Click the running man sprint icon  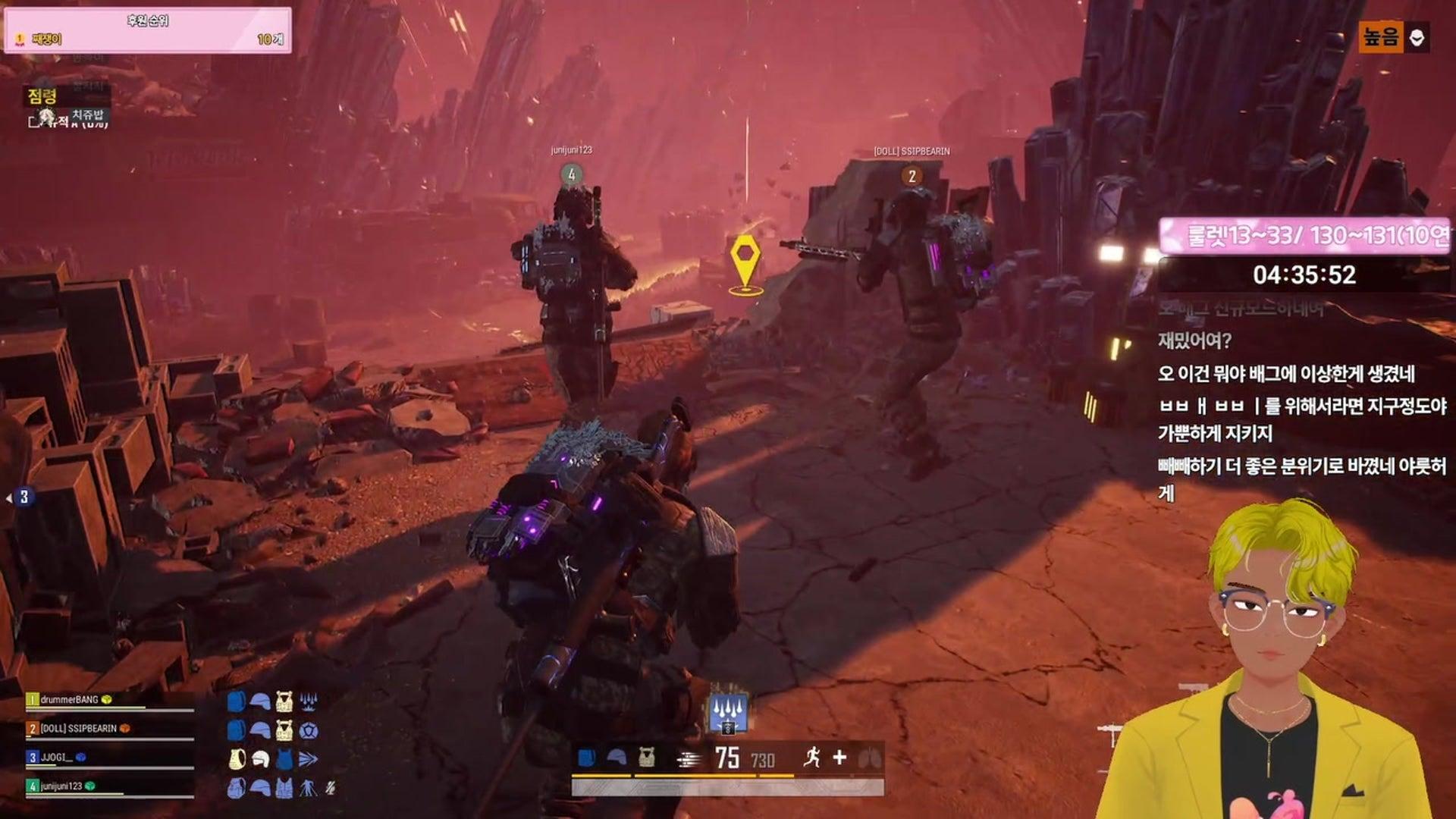pyautogui.click(x=811, y=757)
